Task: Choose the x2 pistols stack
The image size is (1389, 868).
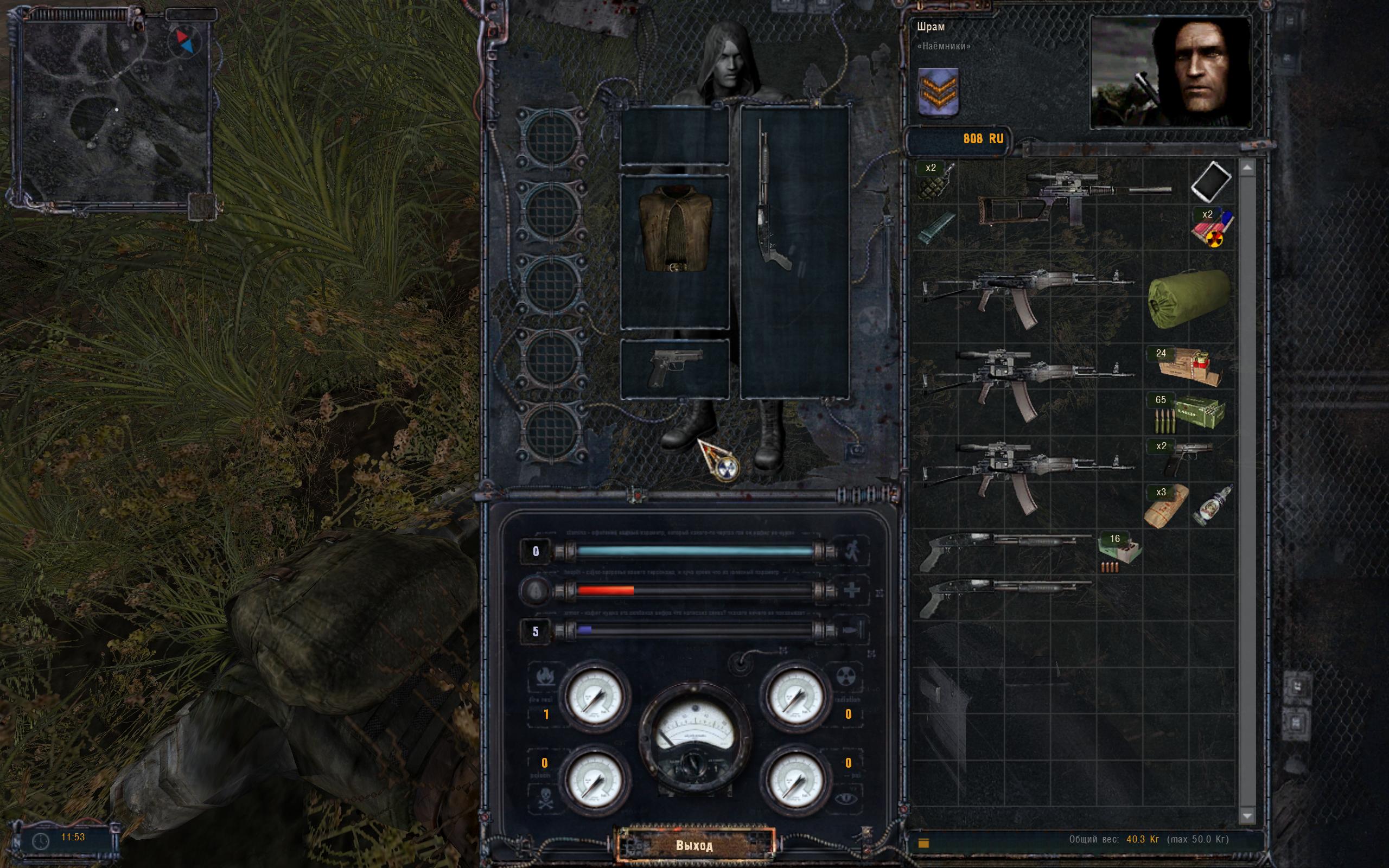Action: coord(1188,458)
